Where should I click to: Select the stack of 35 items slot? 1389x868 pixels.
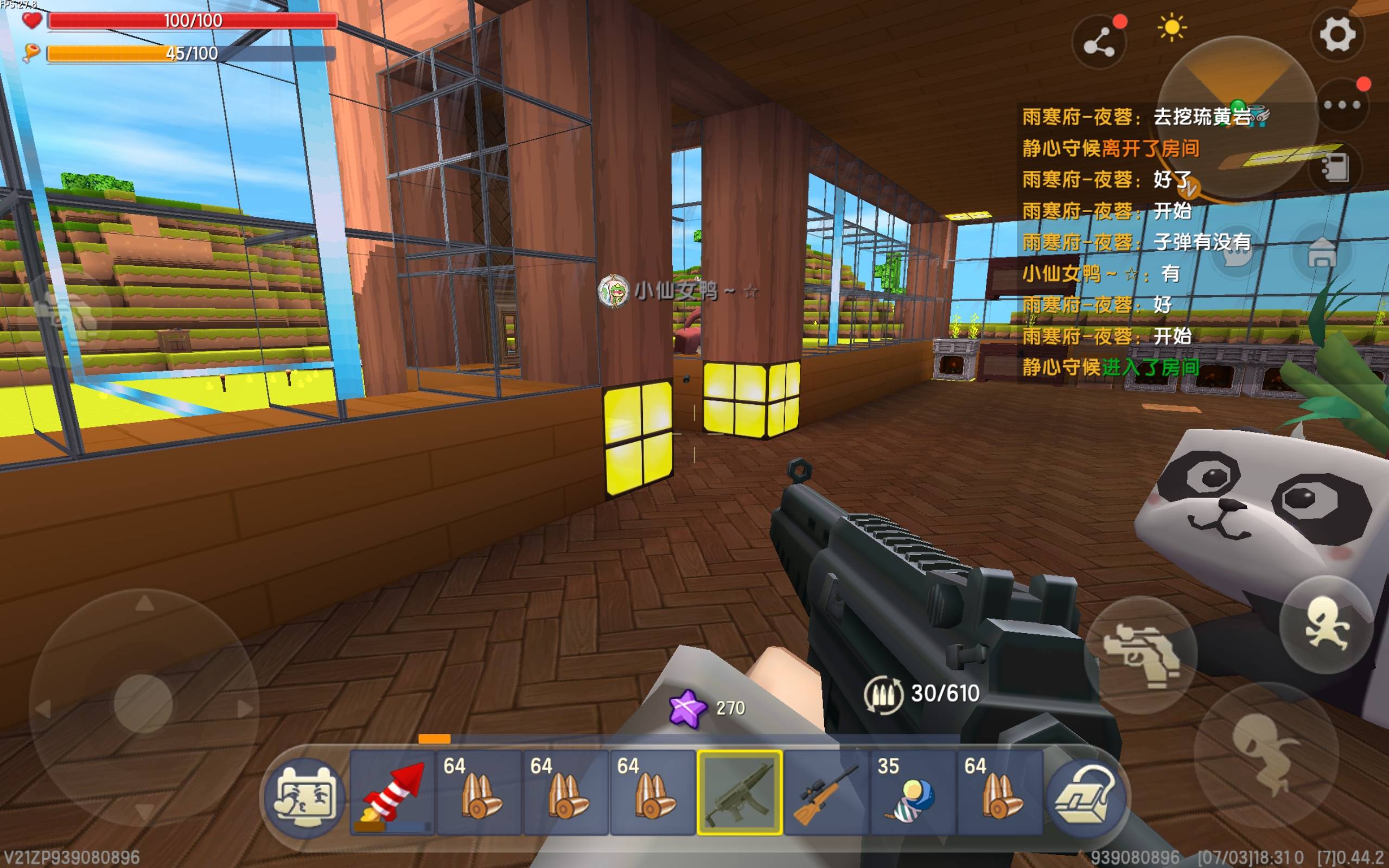(913, 792)
